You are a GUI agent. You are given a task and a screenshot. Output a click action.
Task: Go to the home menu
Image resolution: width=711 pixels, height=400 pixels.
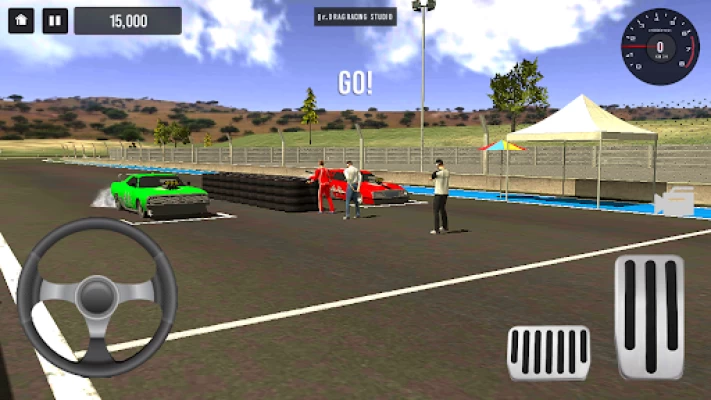click(x=21, y=20)
